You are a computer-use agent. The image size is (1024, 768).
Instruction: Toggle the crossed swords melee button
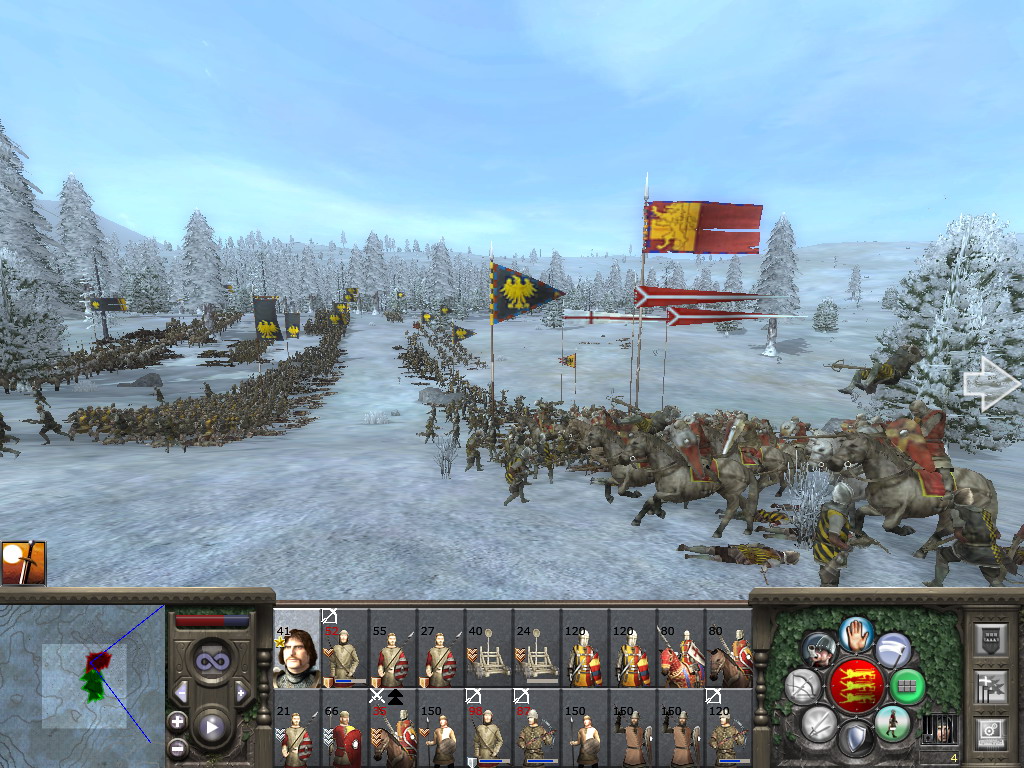click(819, 722)
